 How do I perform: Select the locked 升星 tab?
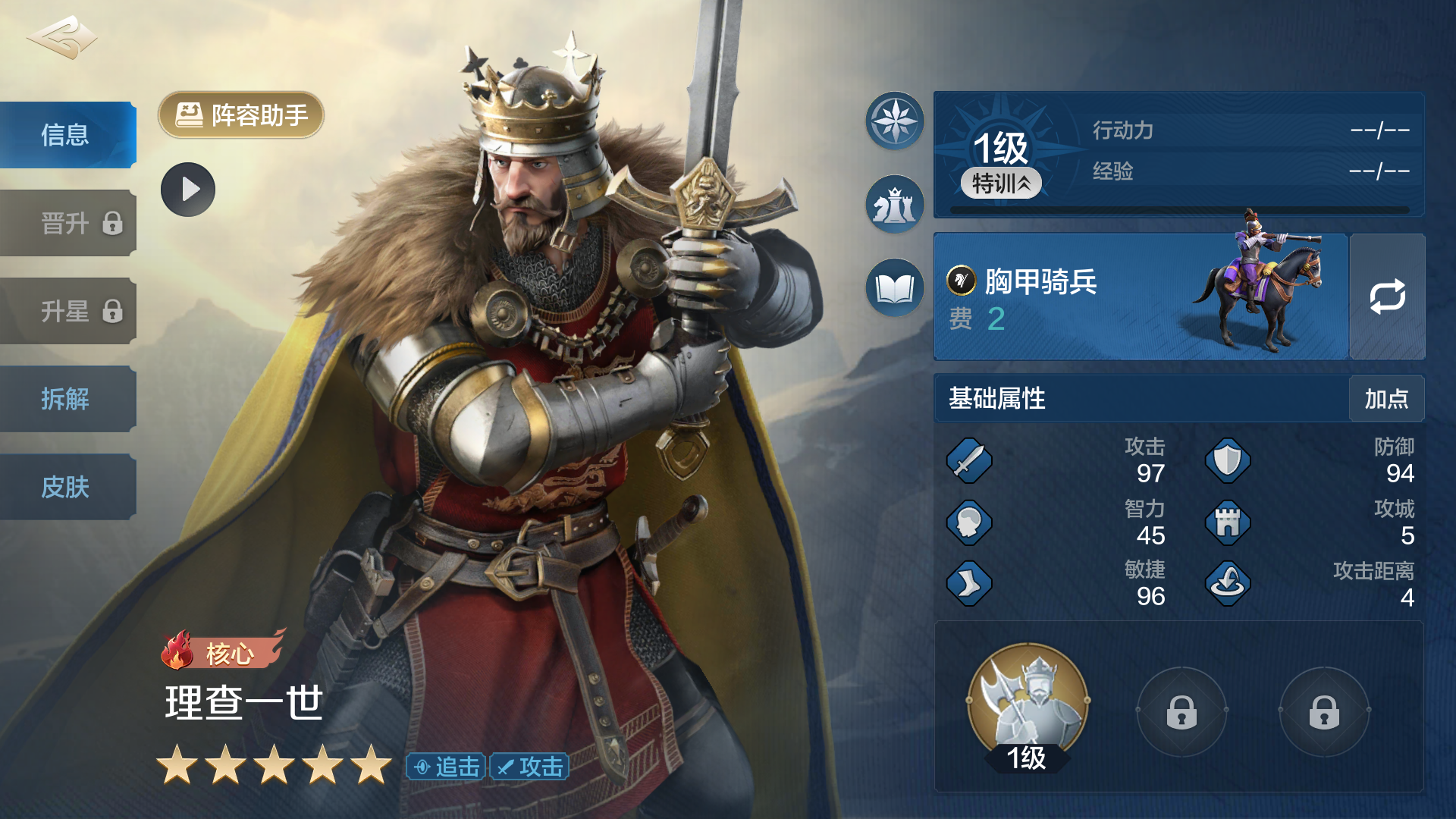(x=67, y=311)
